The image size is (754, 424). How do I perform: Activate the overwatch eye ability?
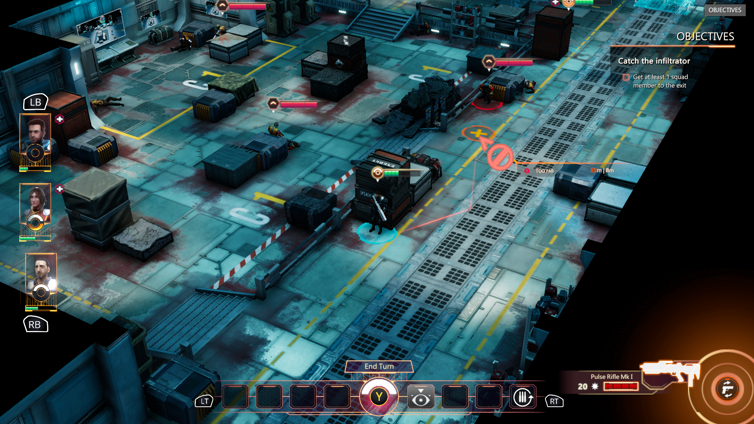click(421, 398)
